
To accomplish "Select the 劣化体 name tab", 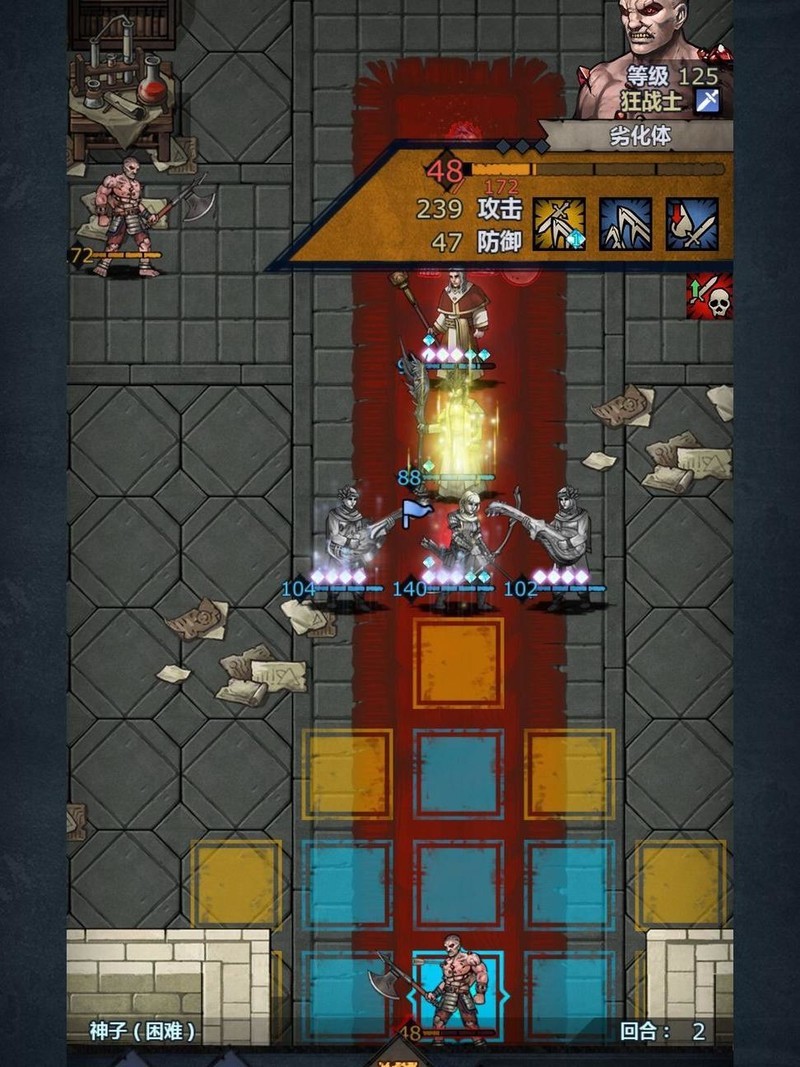I will (x=640, y=136).
